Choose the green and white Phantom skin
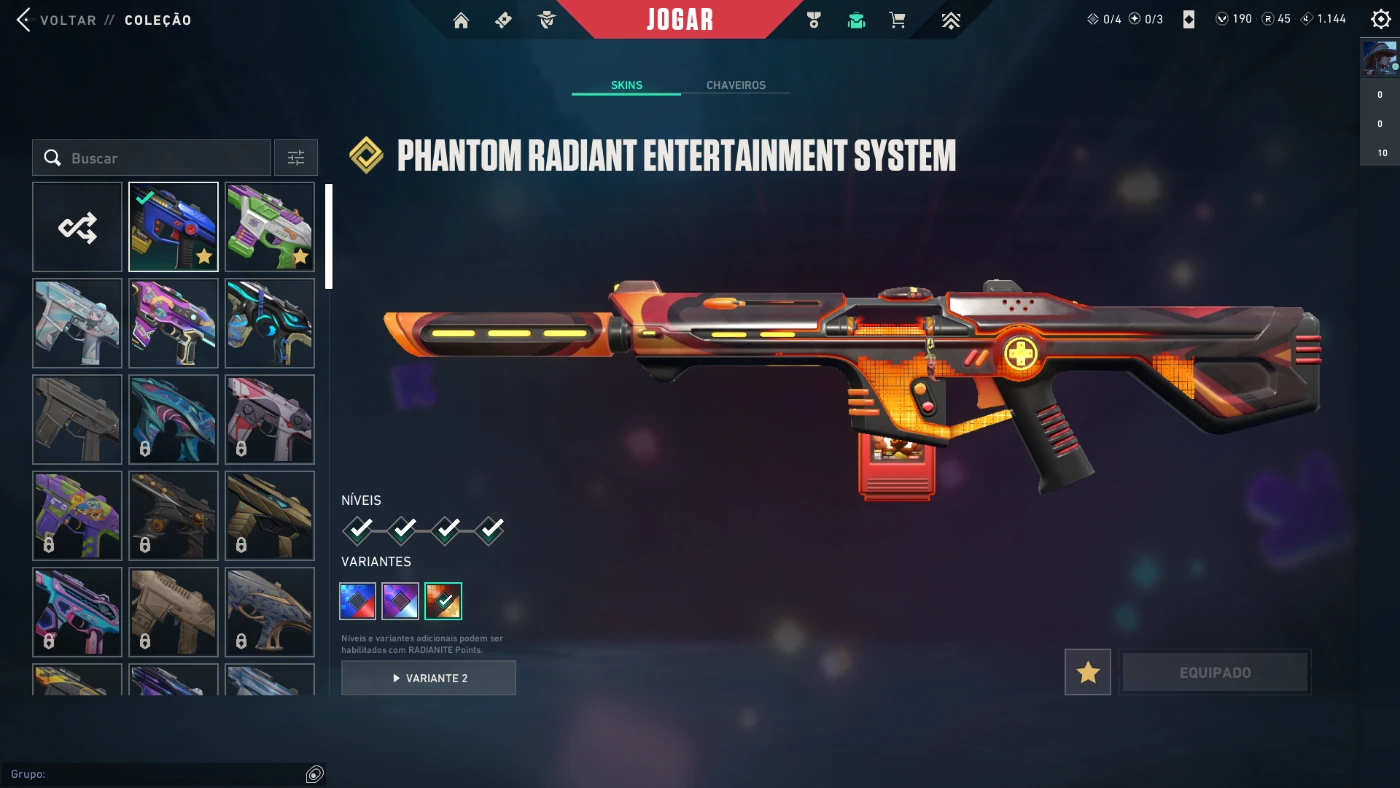Screen dimensions: 1400x788 (x=269, y=227)
